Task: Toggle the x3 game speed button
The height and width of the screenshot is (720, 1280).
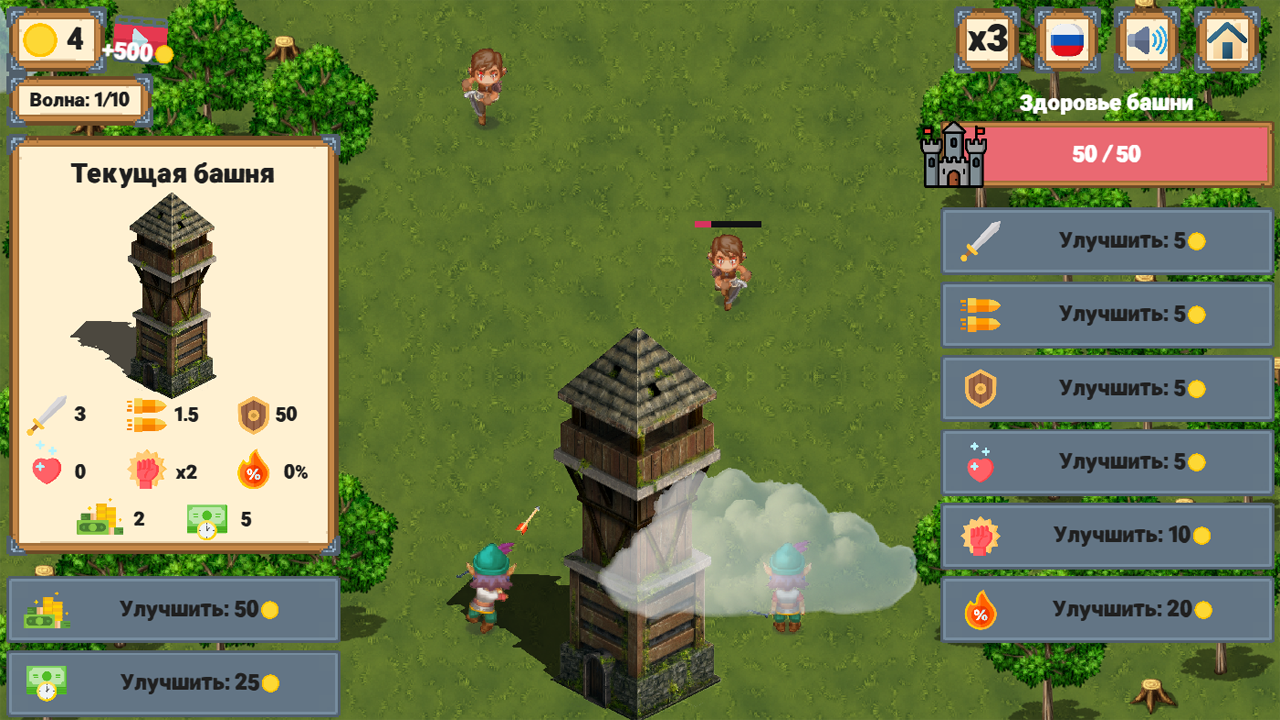Action: tap(986, 40)
